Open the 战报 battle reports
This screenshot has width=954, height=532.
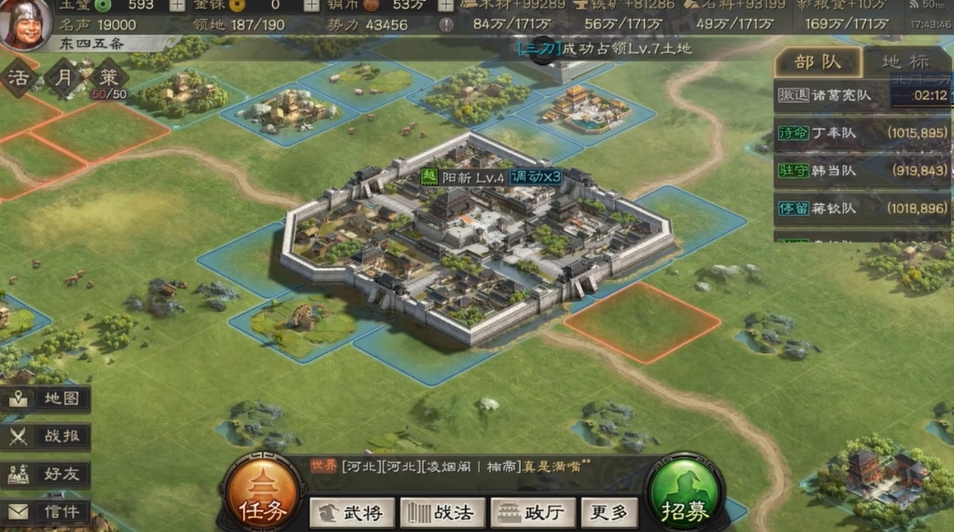point(47,436)
